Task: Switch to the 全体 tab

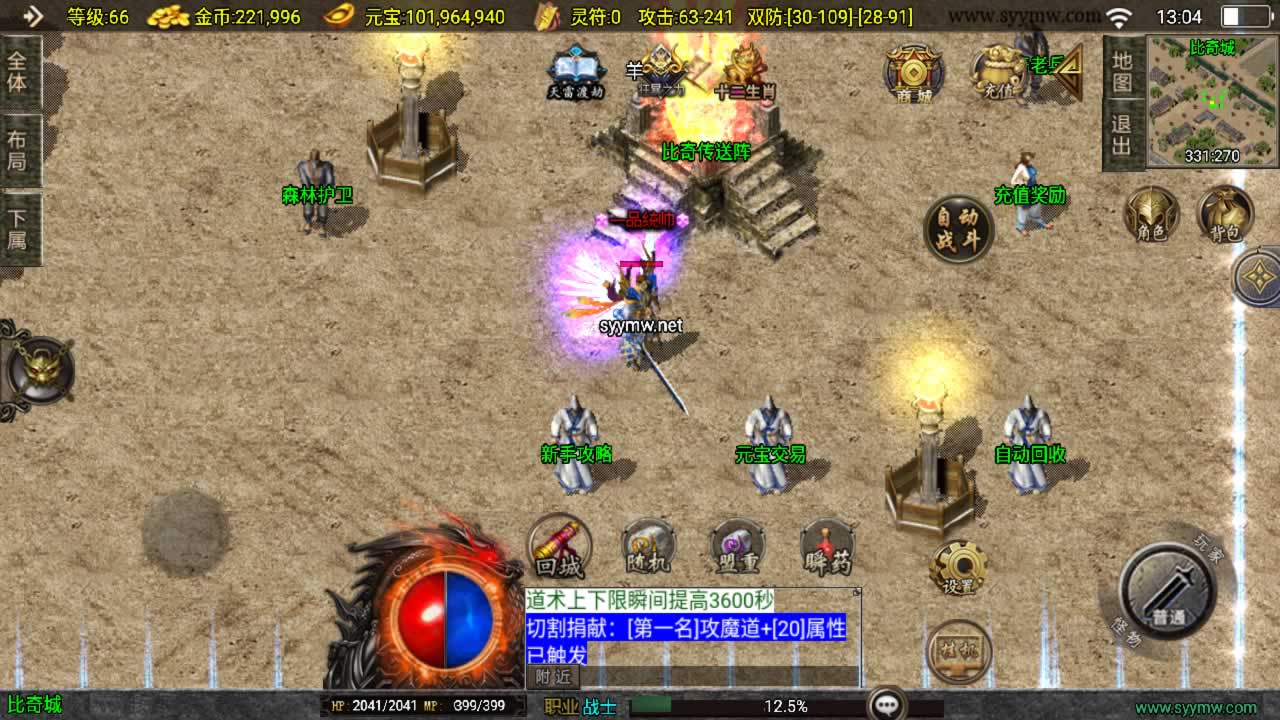Action: 18,71
